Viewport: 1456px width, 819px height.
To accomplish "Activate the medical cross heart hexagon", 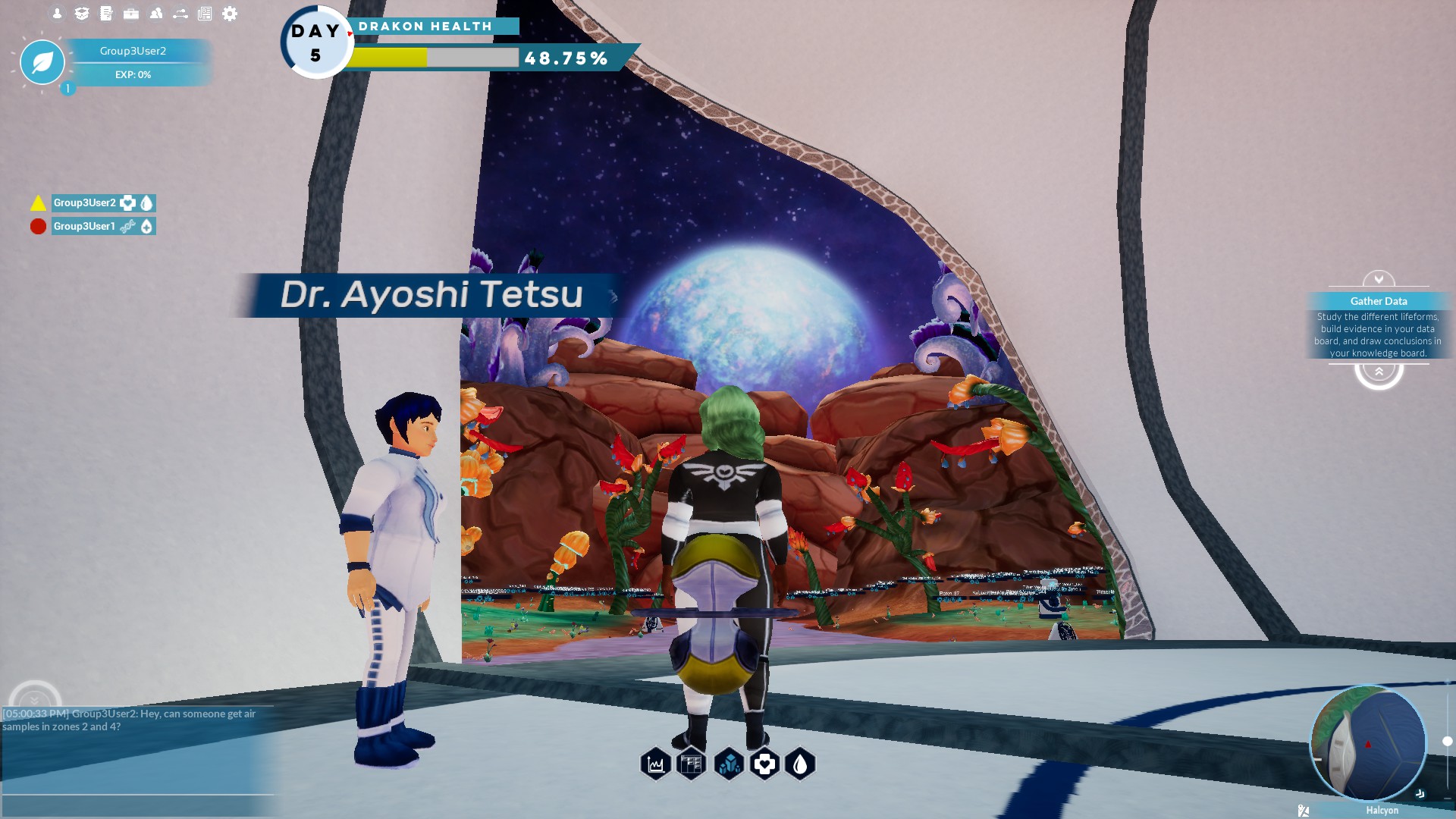I will click(x=764, y=764).
